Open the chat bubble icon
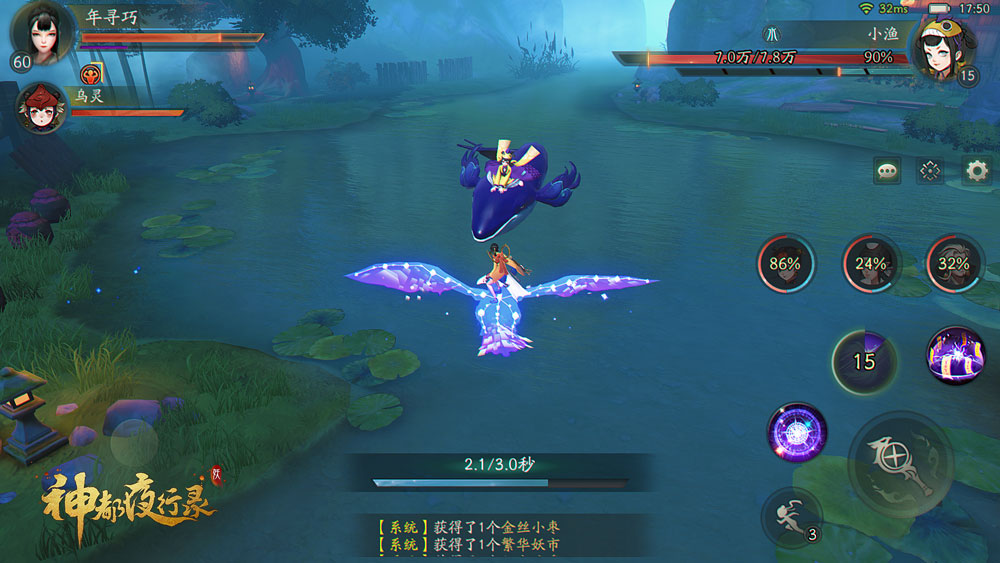 click(x=887, y=171)
